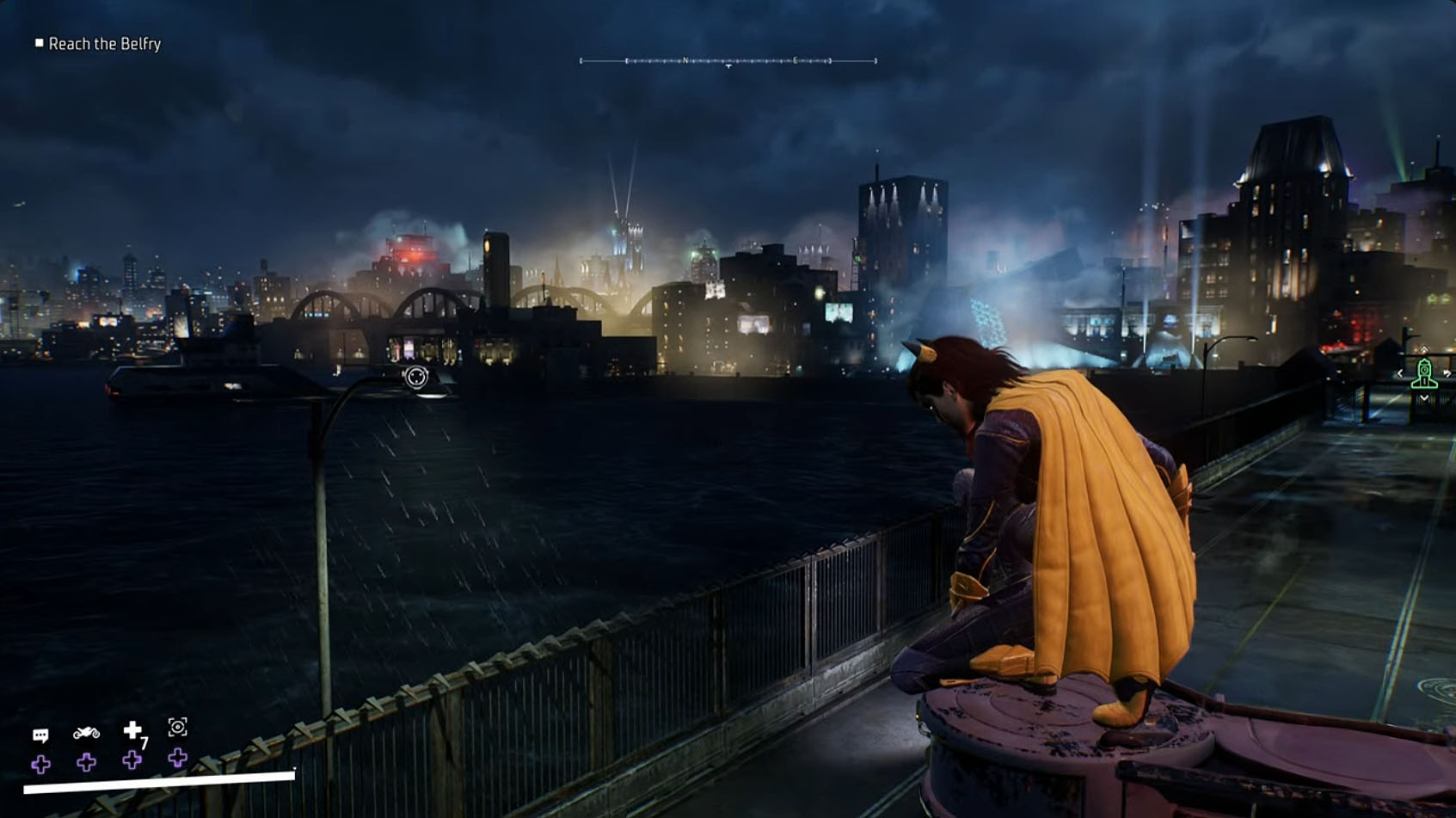The width and height of the screenshot is (1456, 818).
Task: Select the N marker on the compass
Action: pos(685,60)
